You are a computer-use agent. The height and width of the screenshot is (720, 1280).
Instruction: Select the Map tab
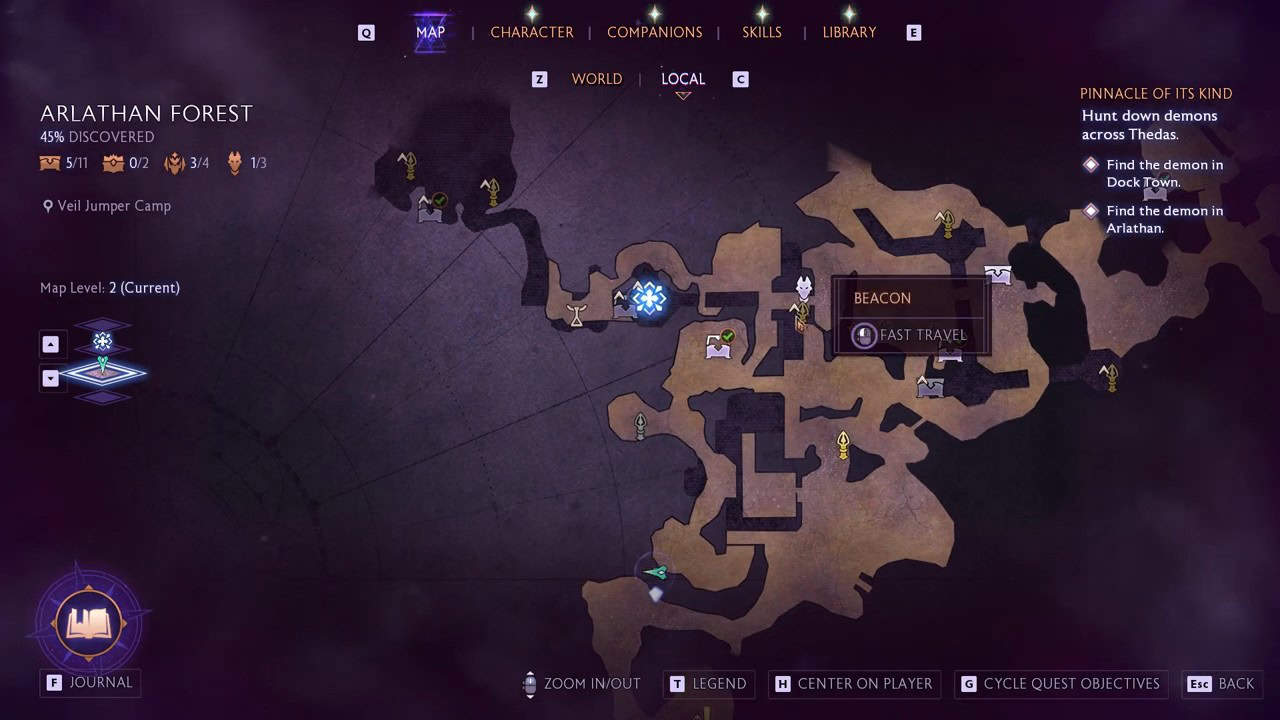[430, 32]
